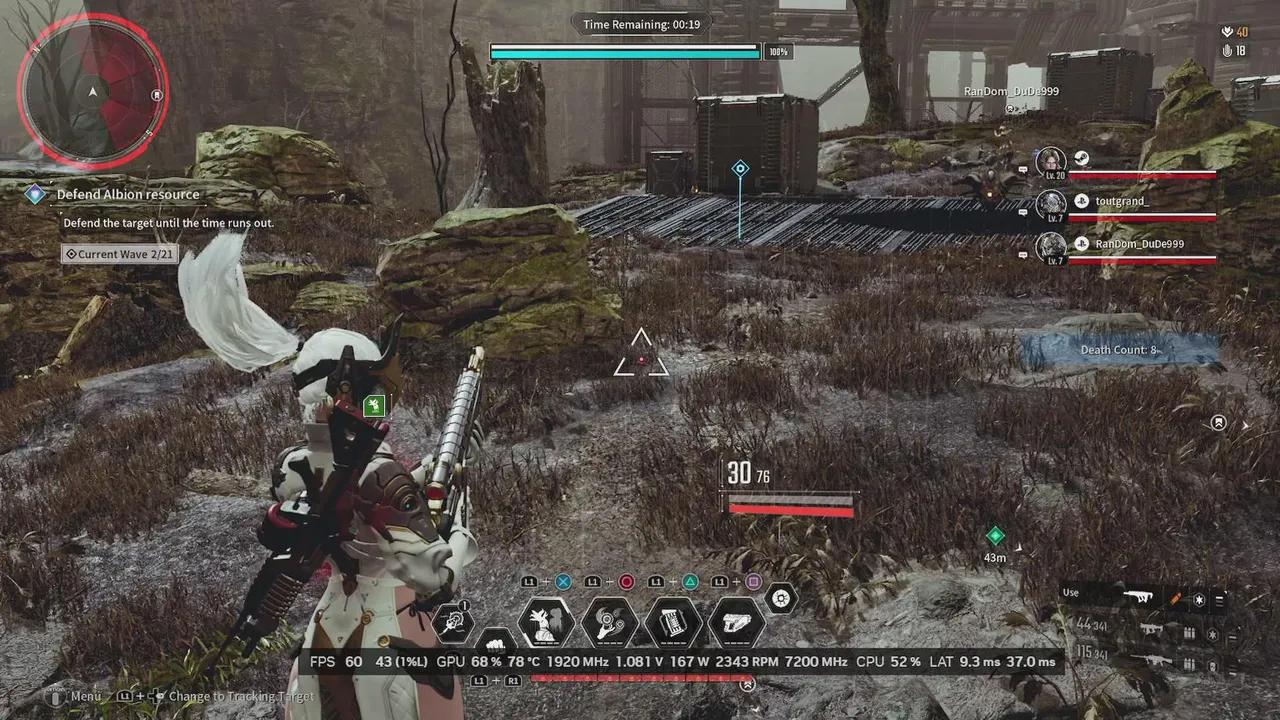The height and width of the screenshot is (720, 1280).
Task: Open the circular radar minimap
Action: tap(92, 91)
